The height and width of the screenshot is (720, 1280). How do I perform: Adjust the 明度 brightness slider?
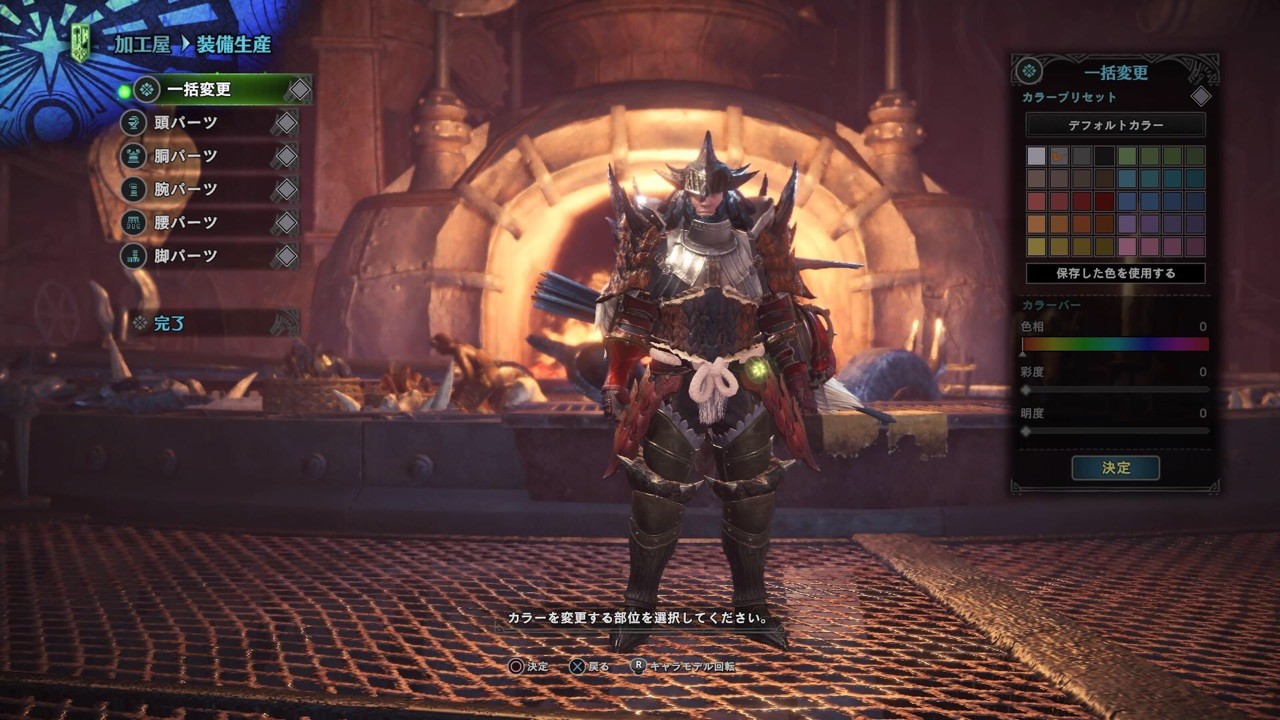1115,431
